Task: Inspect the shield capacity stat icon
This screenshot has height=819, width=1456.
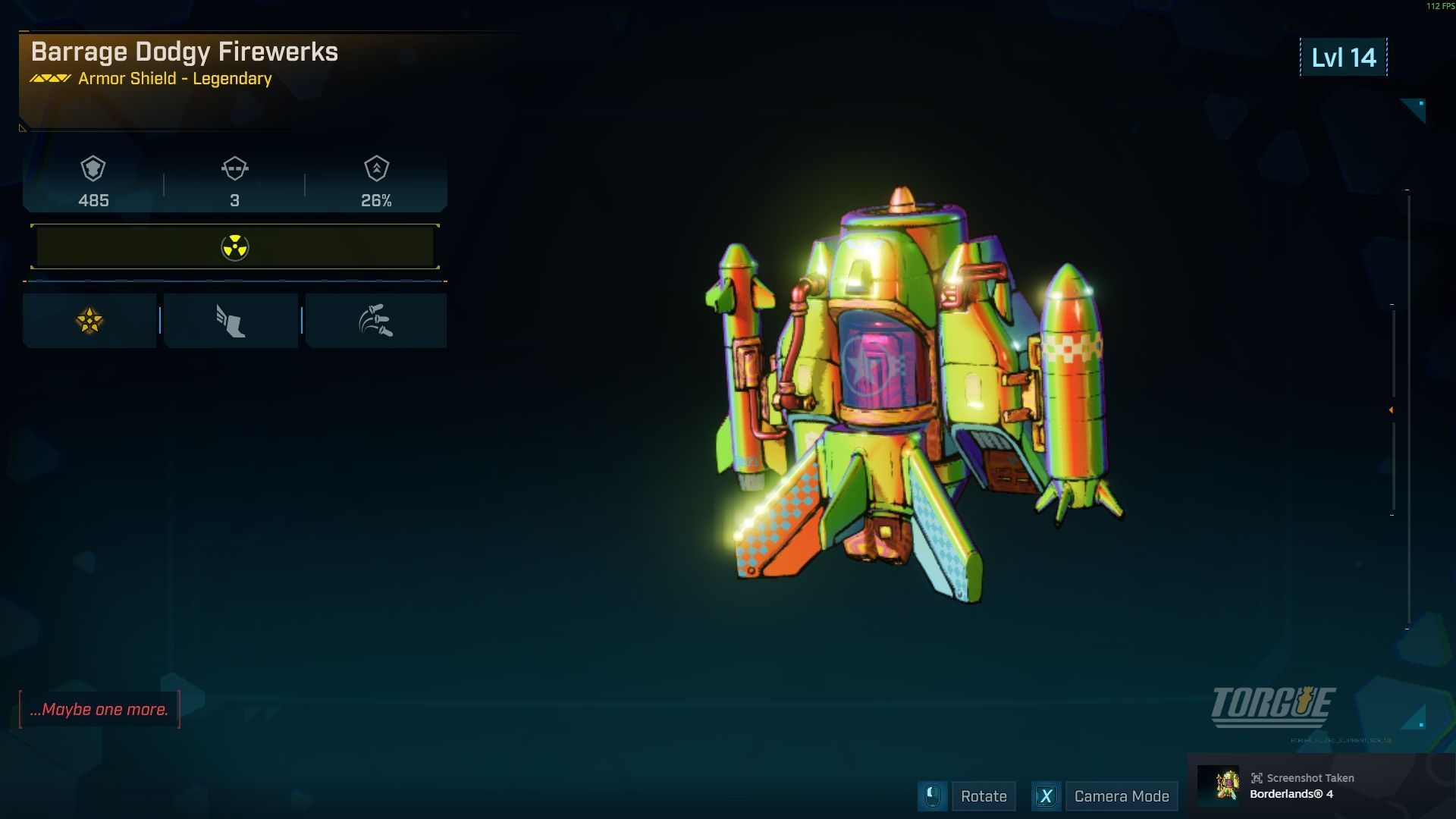Action: coord(93,168)
